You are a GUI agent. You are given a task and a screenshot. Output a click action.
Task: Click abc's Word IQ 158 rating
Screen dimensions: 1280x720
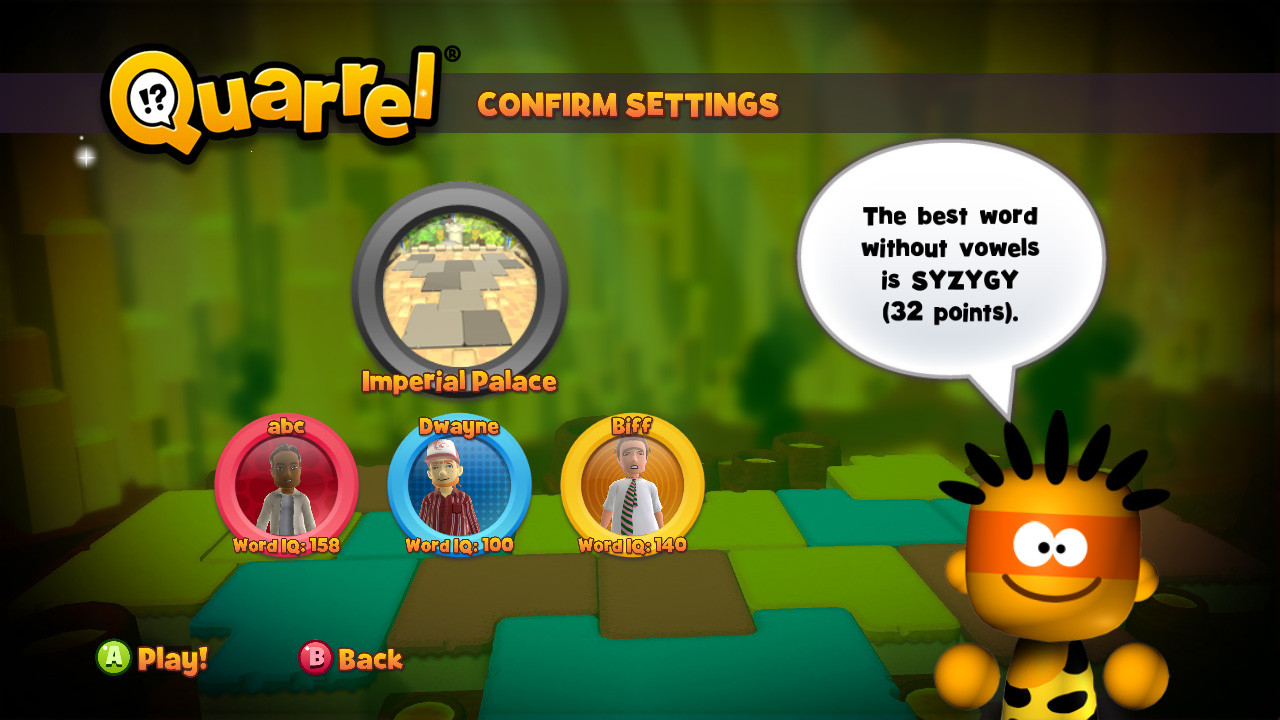(x=285, y=547)
